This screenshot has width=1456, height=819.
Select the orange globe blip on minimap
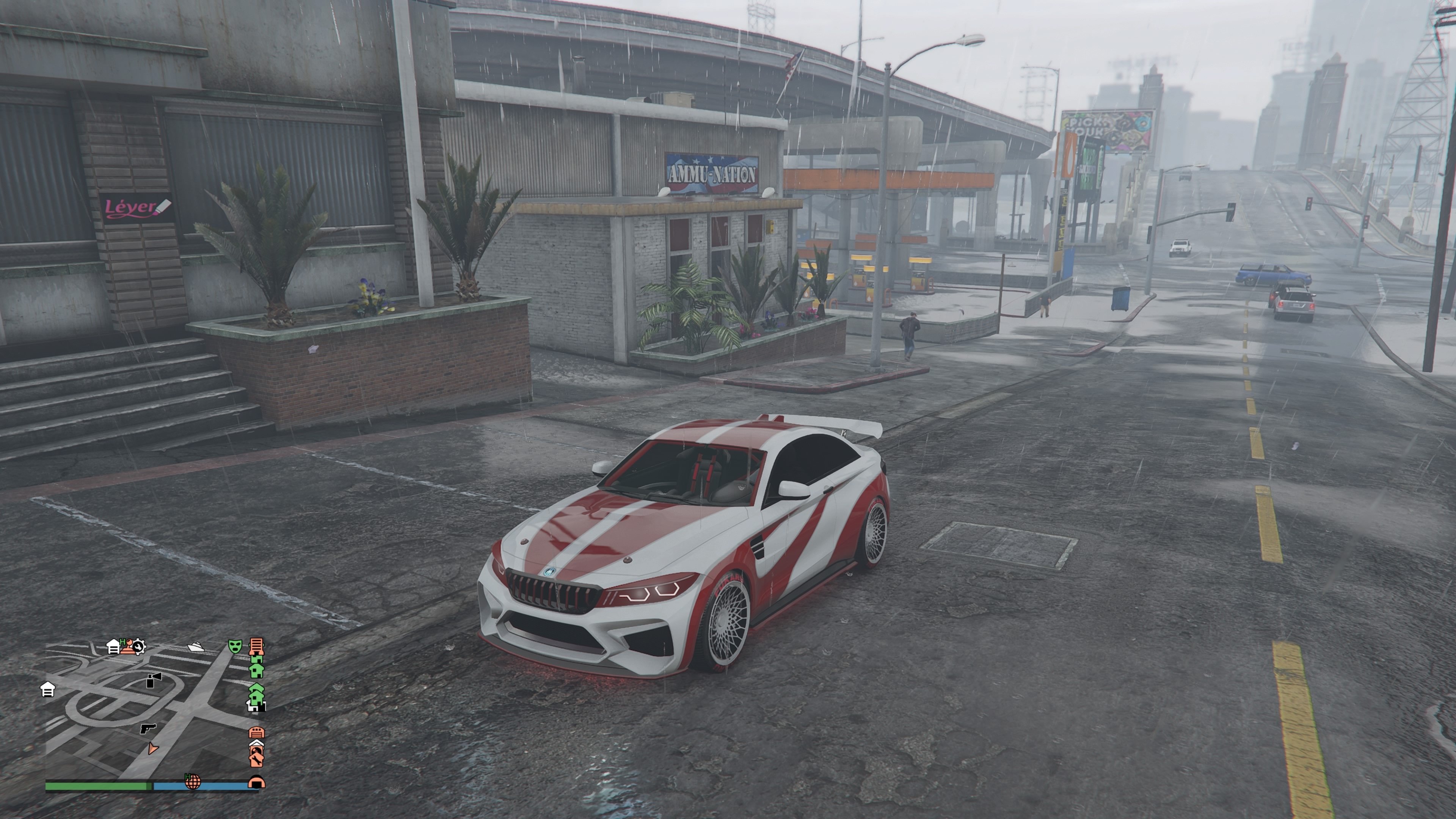(193, 782)
